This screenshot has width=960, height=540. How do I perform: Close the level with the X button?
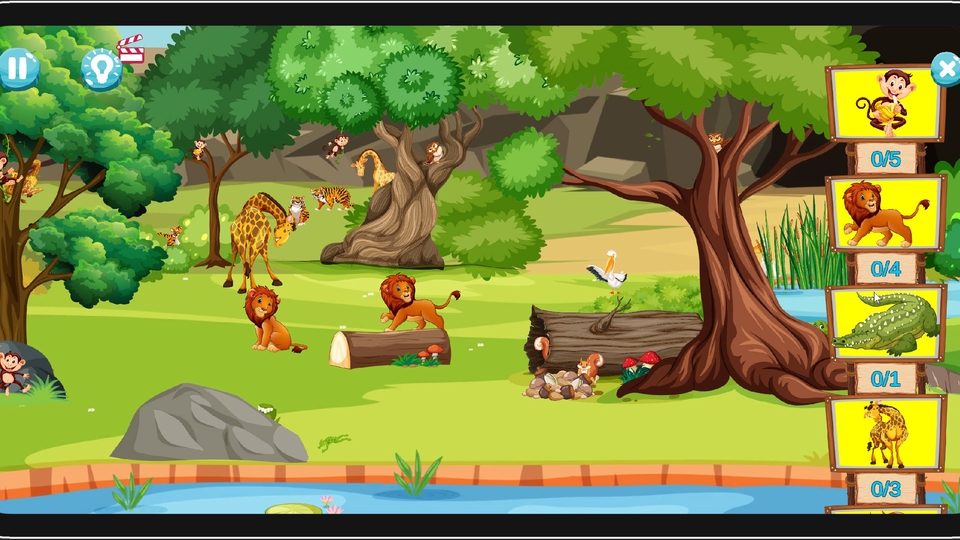[x=945, y=68]
